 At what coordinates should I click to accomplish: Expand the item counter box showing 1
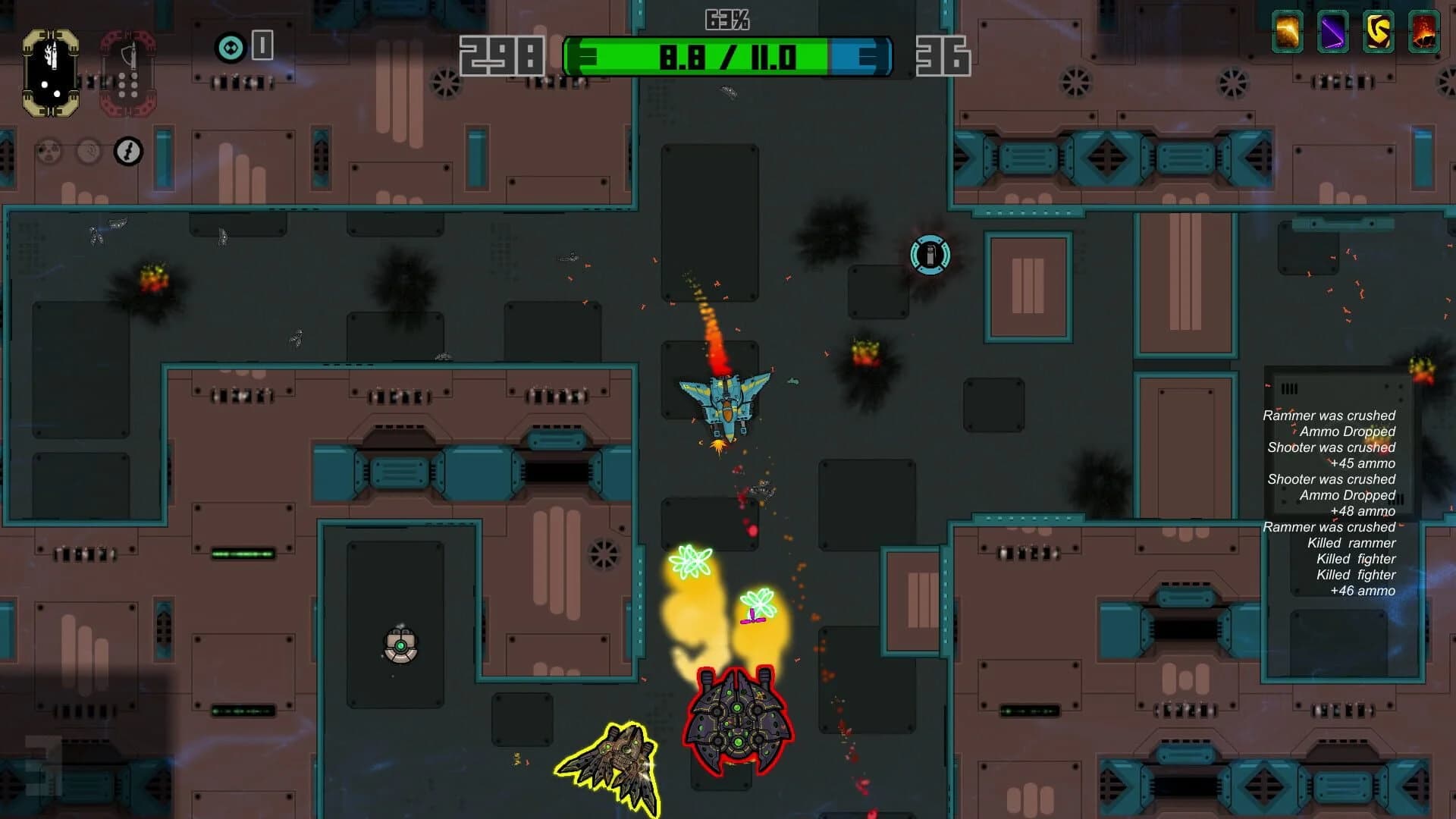(x=262, y=47)
